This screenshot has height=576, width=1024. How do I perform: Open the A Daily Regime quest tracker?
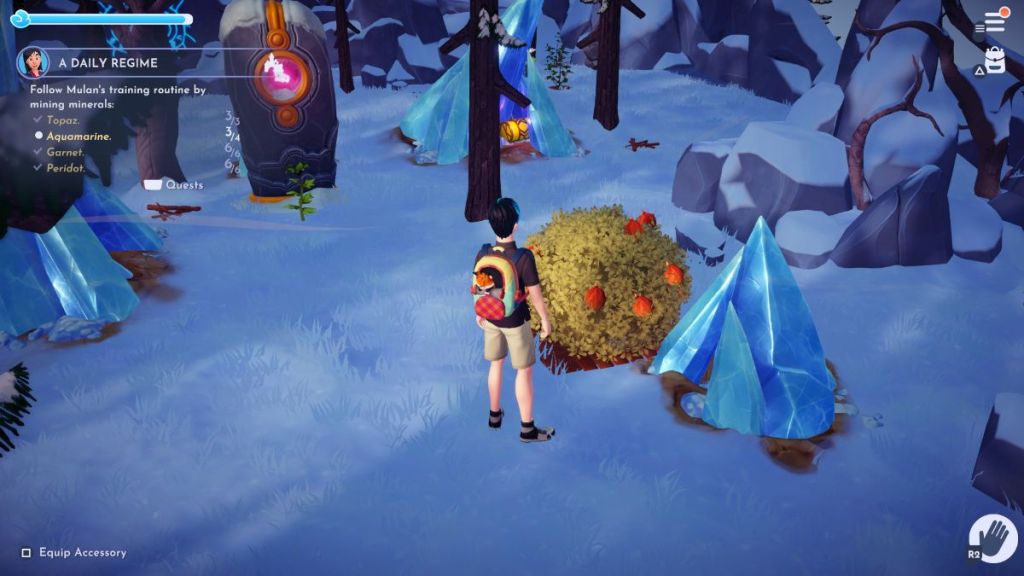pos(108,63)
